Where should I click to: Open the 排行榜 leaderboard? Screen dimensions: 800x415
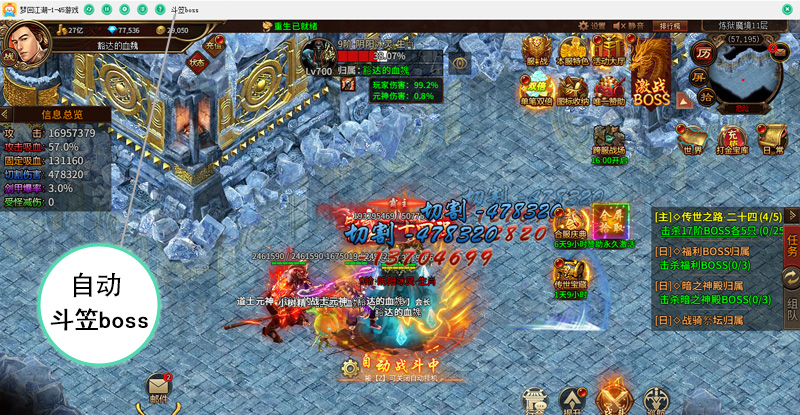coord(670,26)
